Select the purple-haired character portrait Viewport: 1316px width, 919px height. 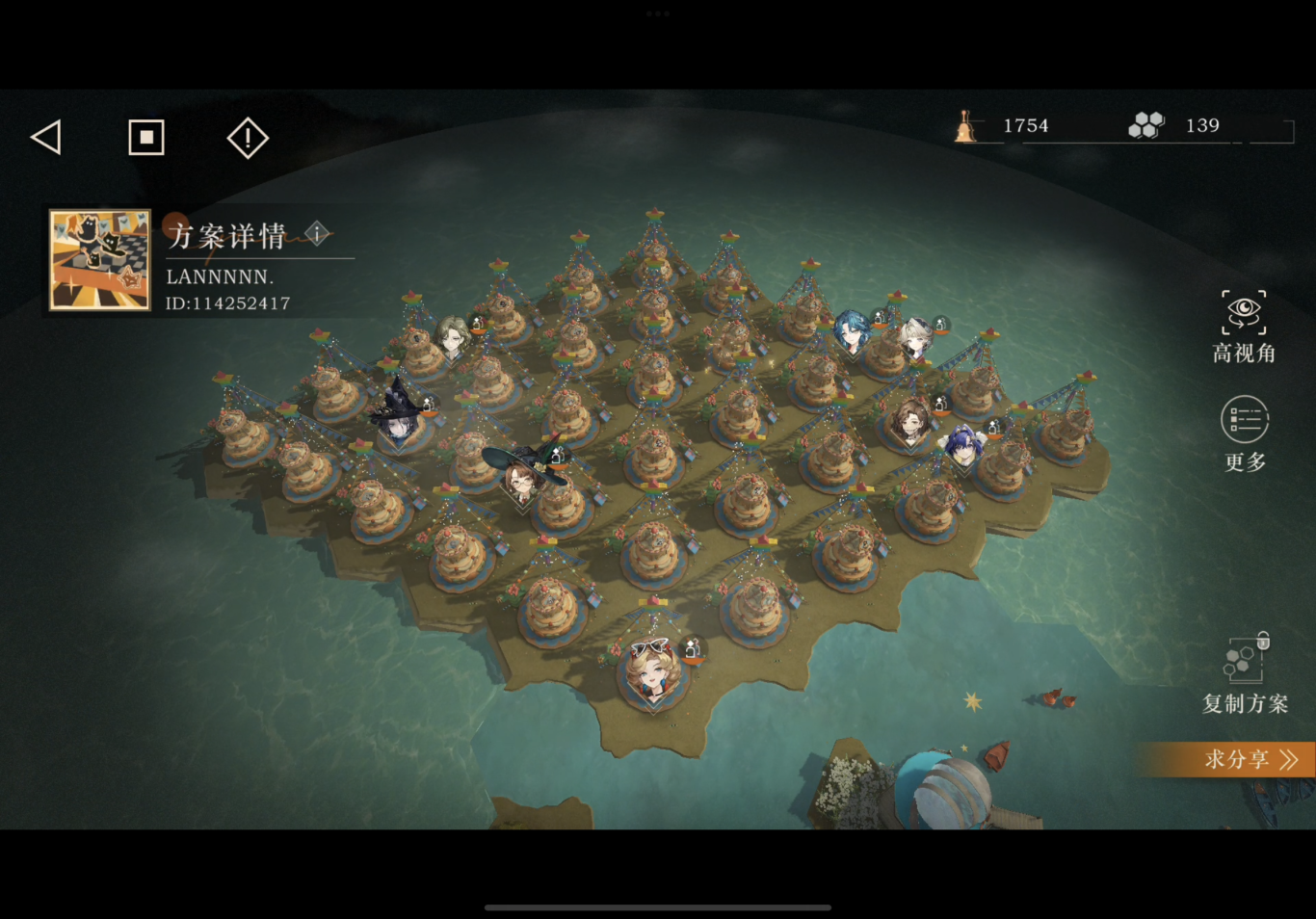(963, 445)
